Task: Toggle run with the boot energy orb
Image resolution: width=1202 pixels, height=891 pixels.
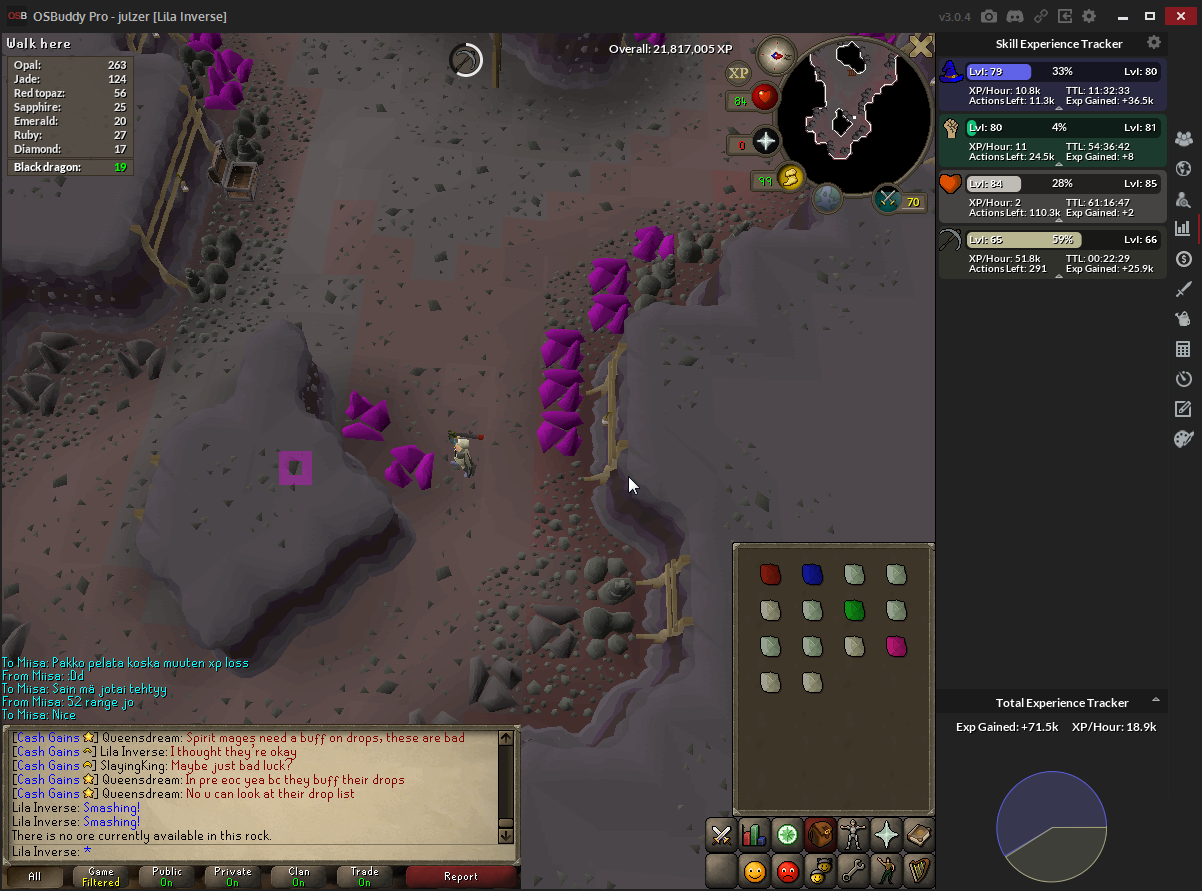Action: 791,178
